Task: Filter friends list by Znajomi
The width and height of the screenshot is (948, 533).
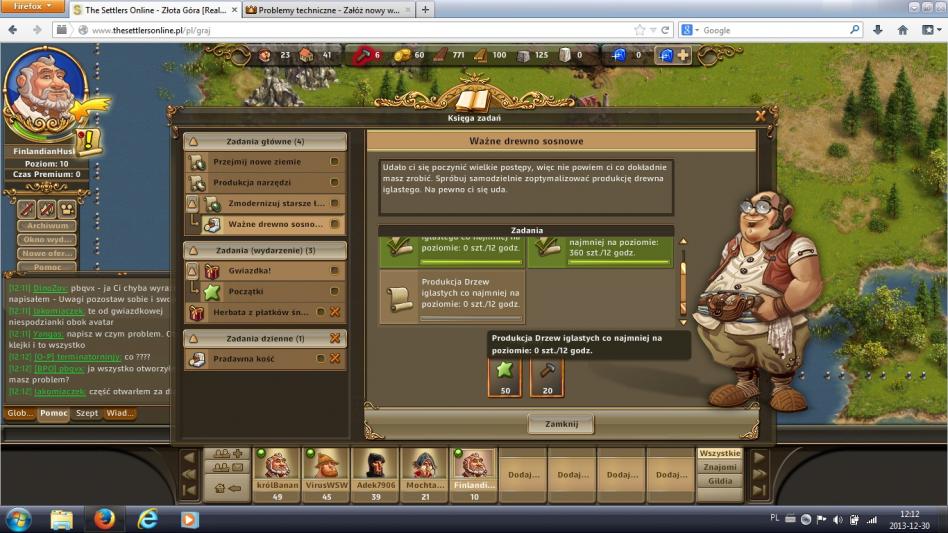Action: click(720, 467)
